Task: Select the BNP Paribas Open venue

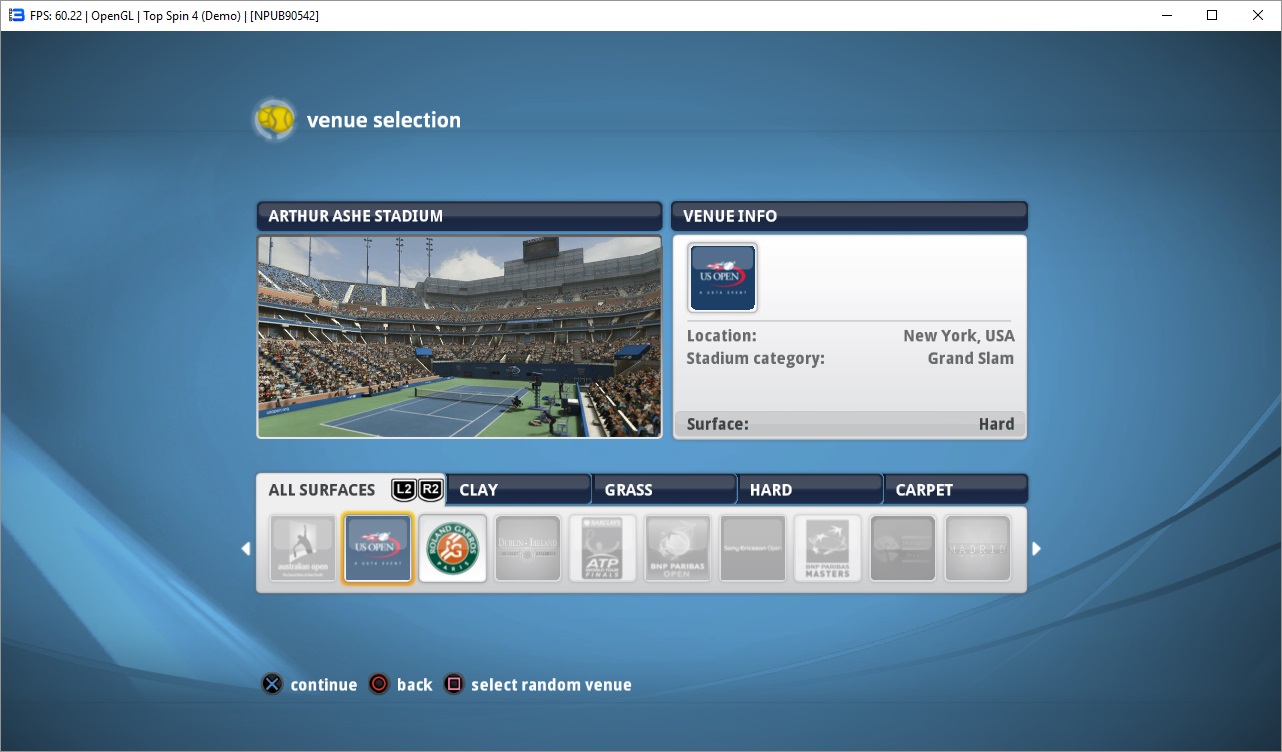Action: click(678, 548)
